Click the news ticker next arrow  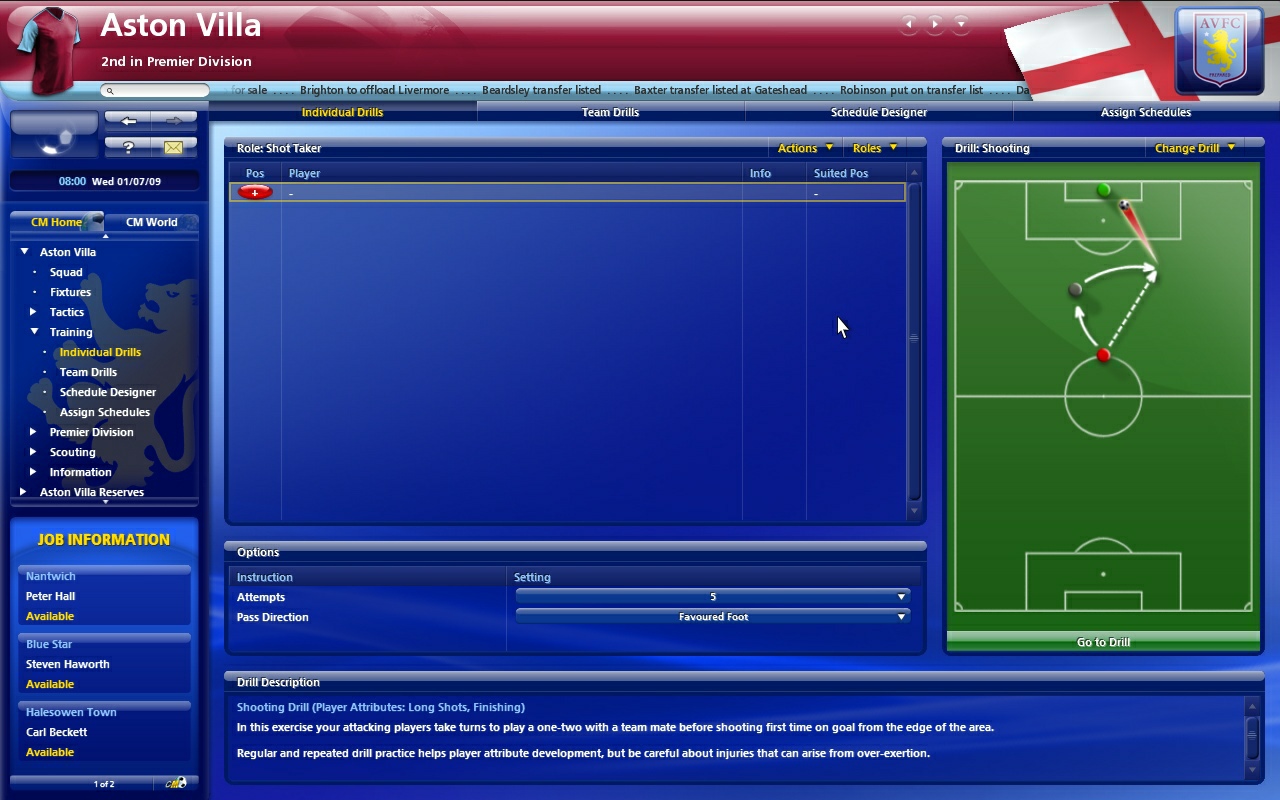(x=935, y=23)
